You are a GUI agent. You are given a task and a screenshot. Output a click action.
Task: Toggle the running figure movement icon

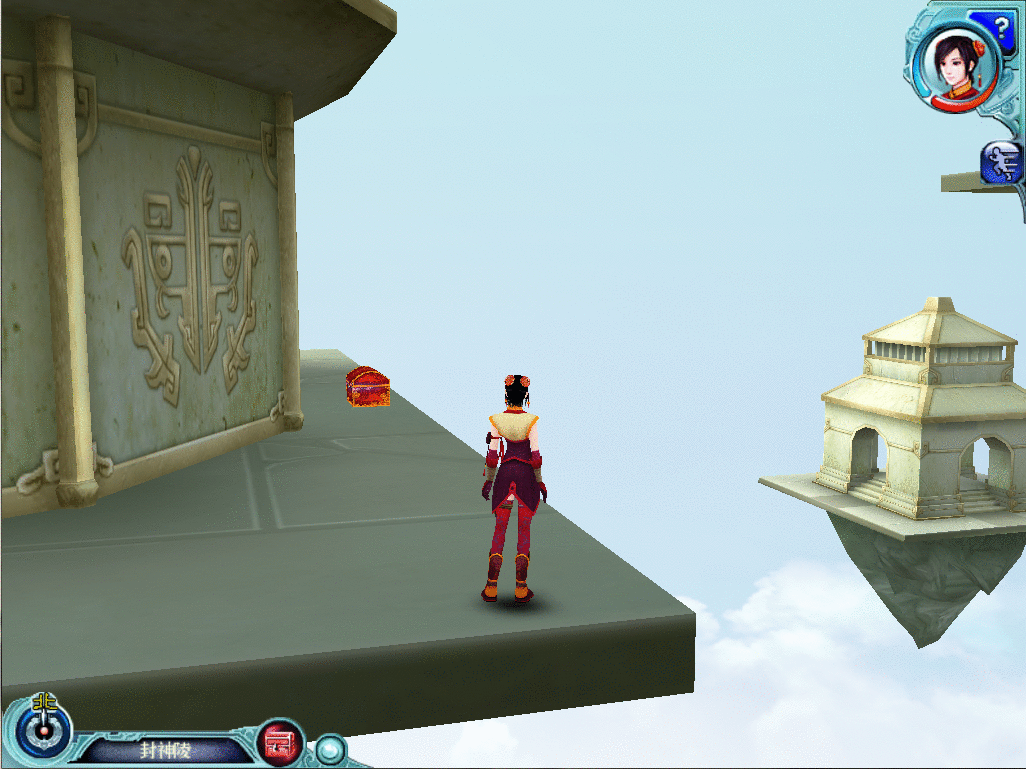[1001, 163]
